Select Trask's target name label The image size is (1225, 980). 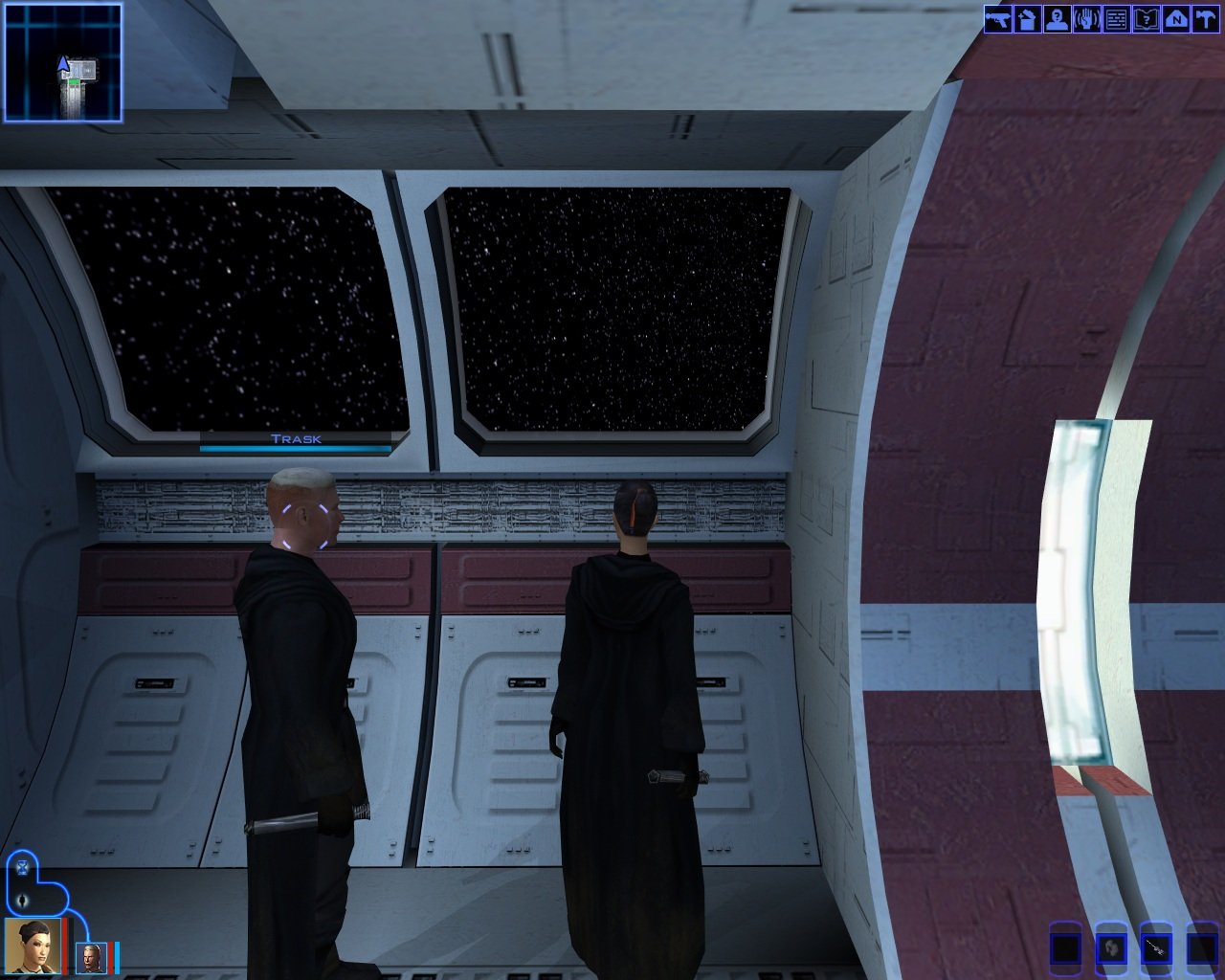point(296,439)
